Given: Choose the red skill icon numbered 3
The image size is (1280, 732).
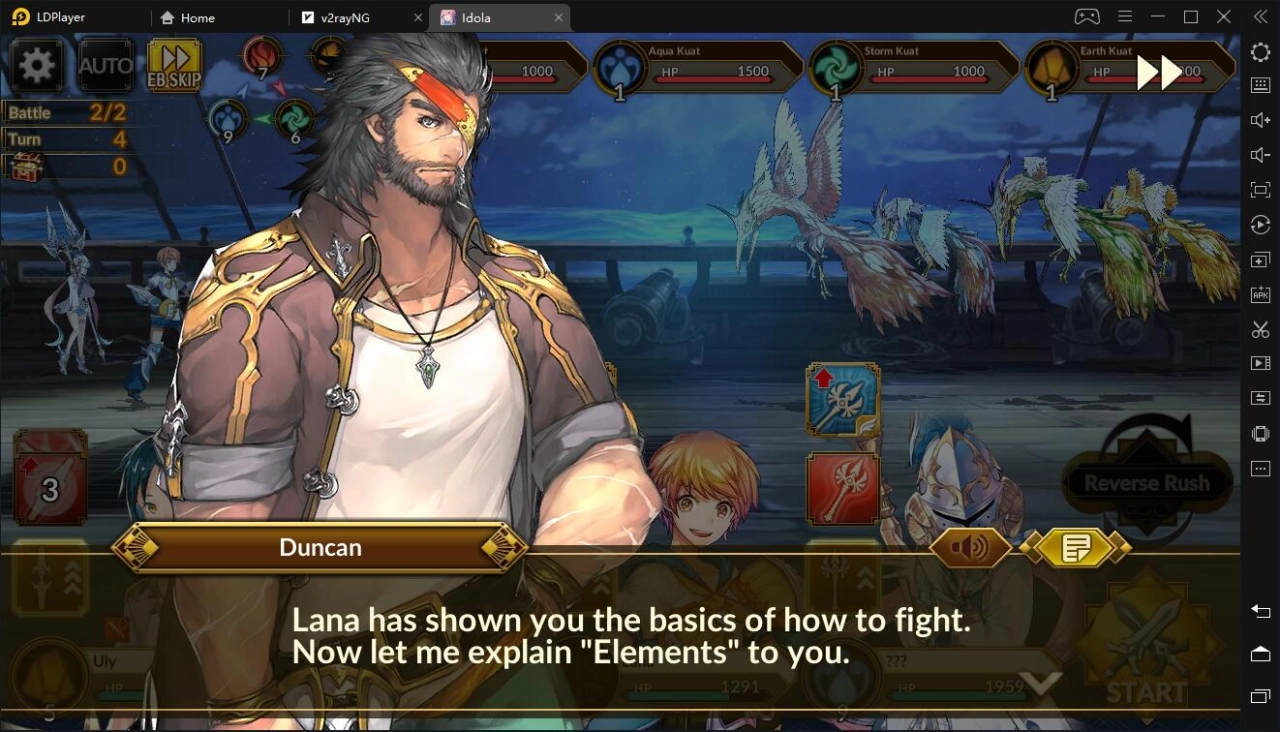Looking at the screenshot, I should (x=50, y=489).
